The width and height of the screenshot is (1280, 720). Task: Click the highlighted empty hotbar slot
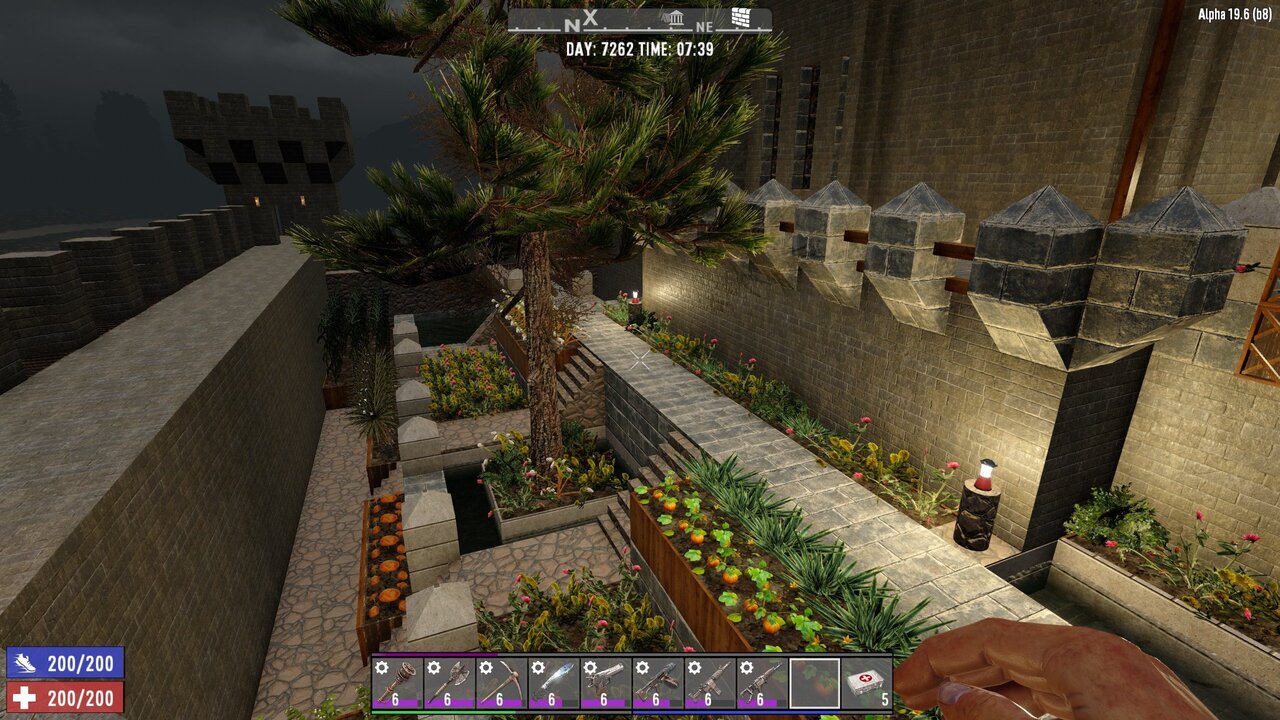(x=814, y=682)
